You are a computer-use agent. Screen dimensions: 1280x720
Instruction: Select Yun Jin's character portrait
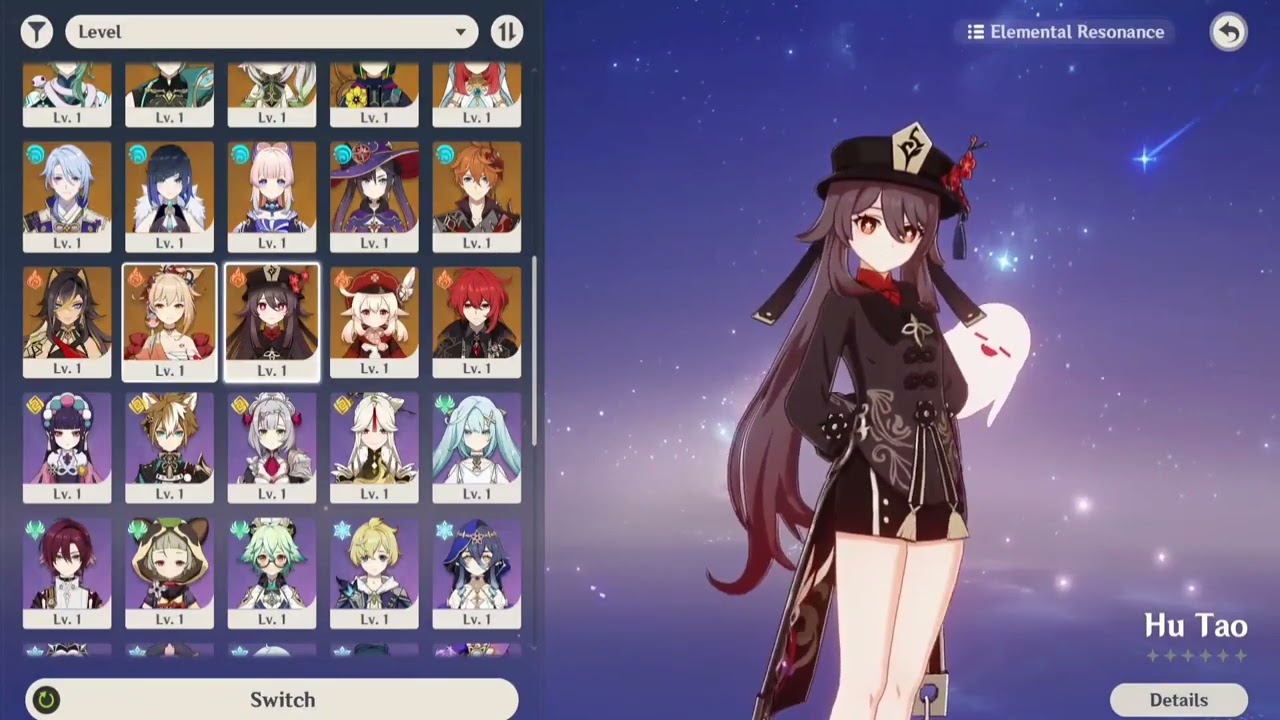(x=67, y=445)
